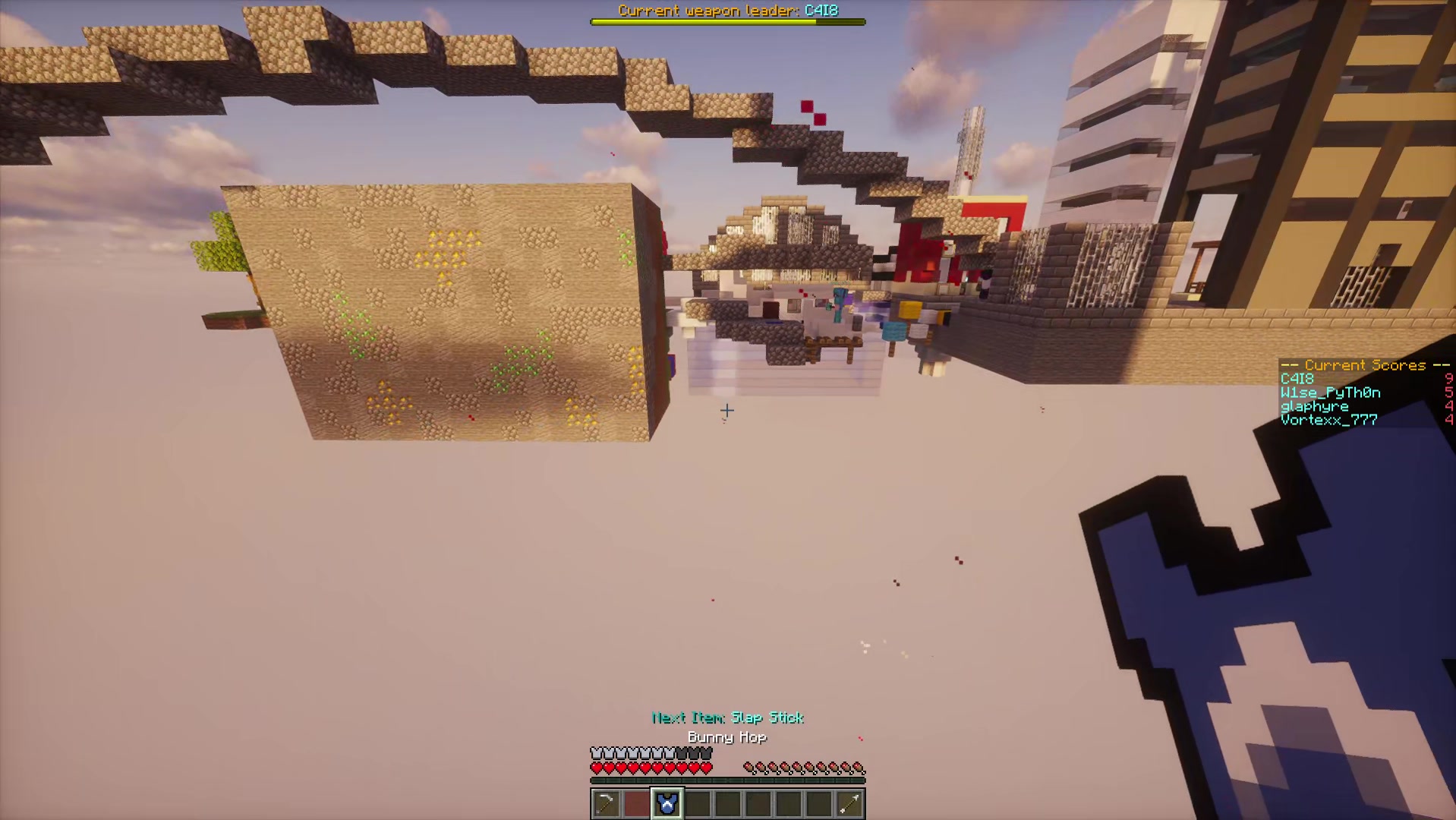
Task: Click the blue tunic icon in hotbar
Action: [x=667, y=803]
